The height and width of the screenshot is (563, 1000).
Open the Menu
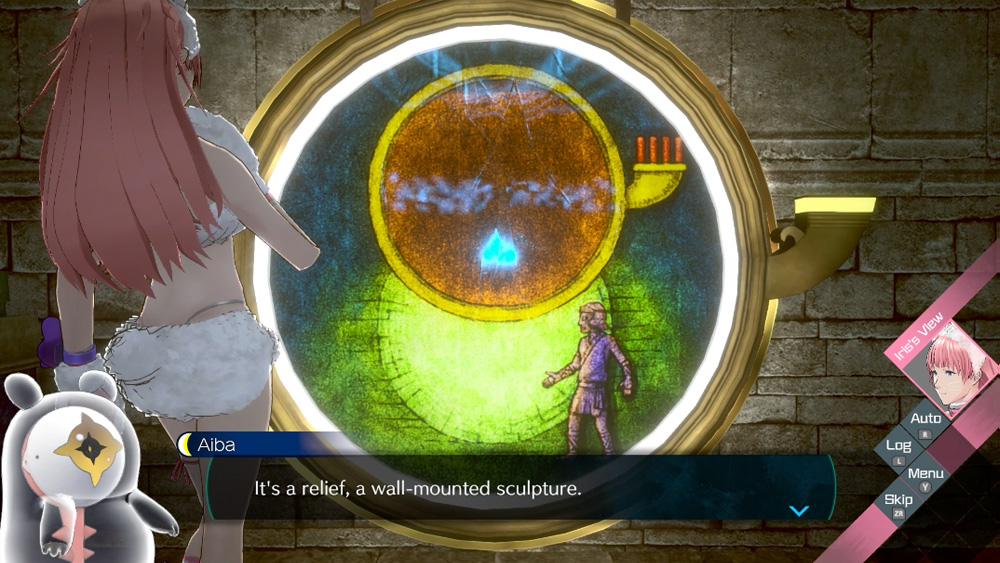tap(926, 475)
